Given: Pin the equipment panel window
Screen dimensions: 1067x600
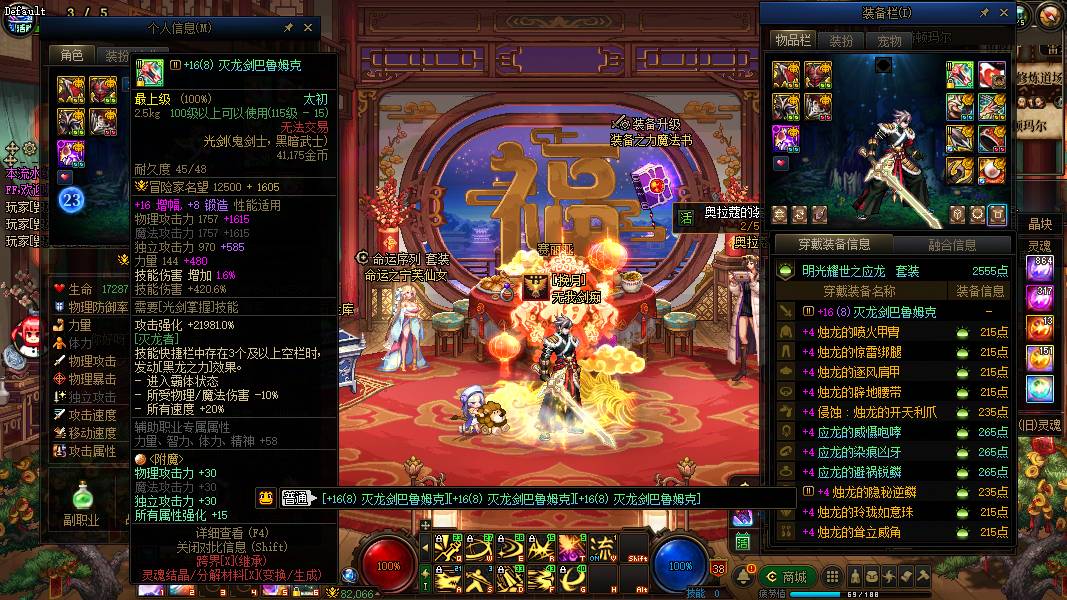Looking at the screenshot, I should [x=985, y=12].
